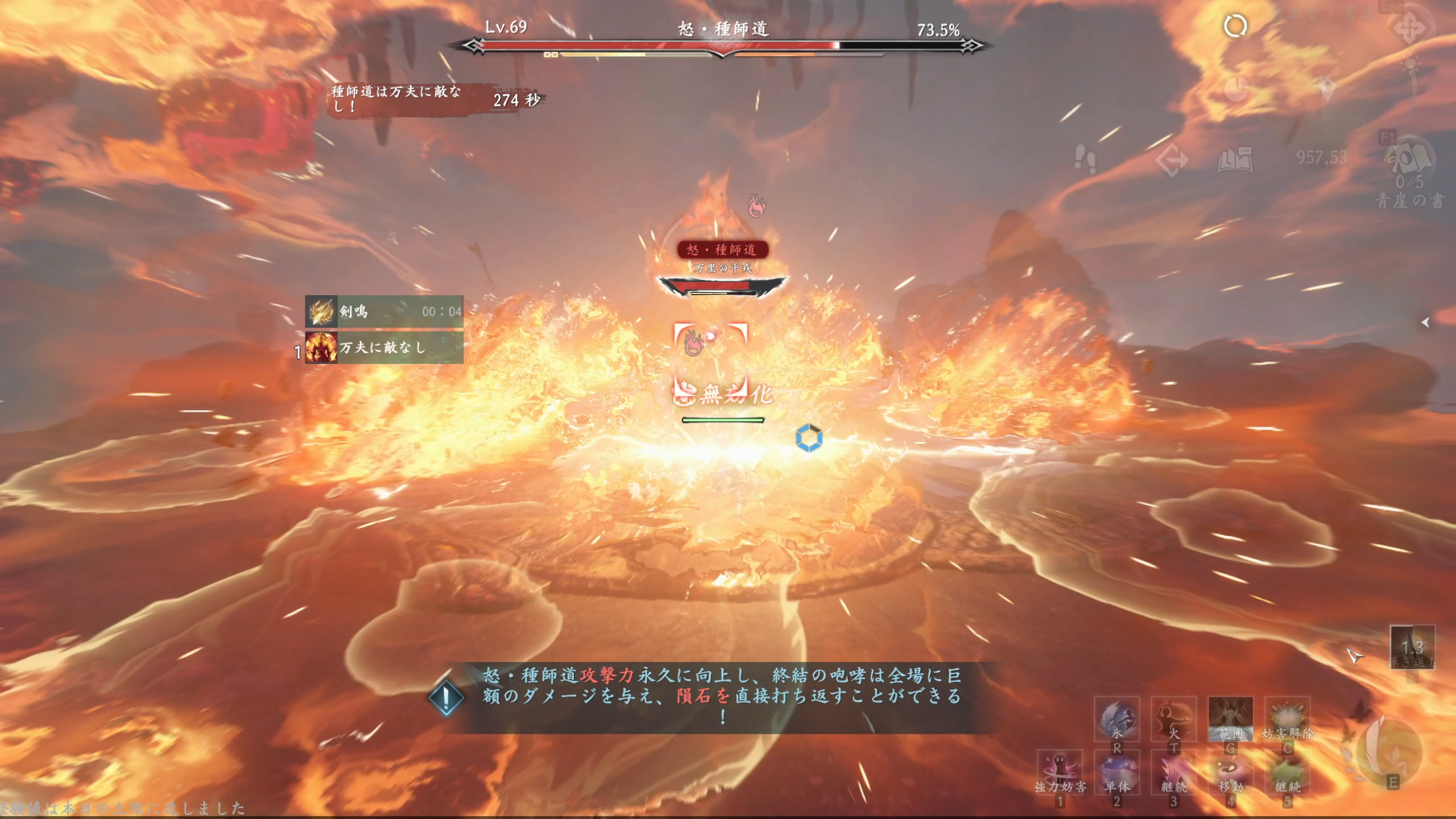The width and height of the screenshot is (1456, 819).
Task: Use the 弾き返し deflect skill icon
Action: [1412, 647]
